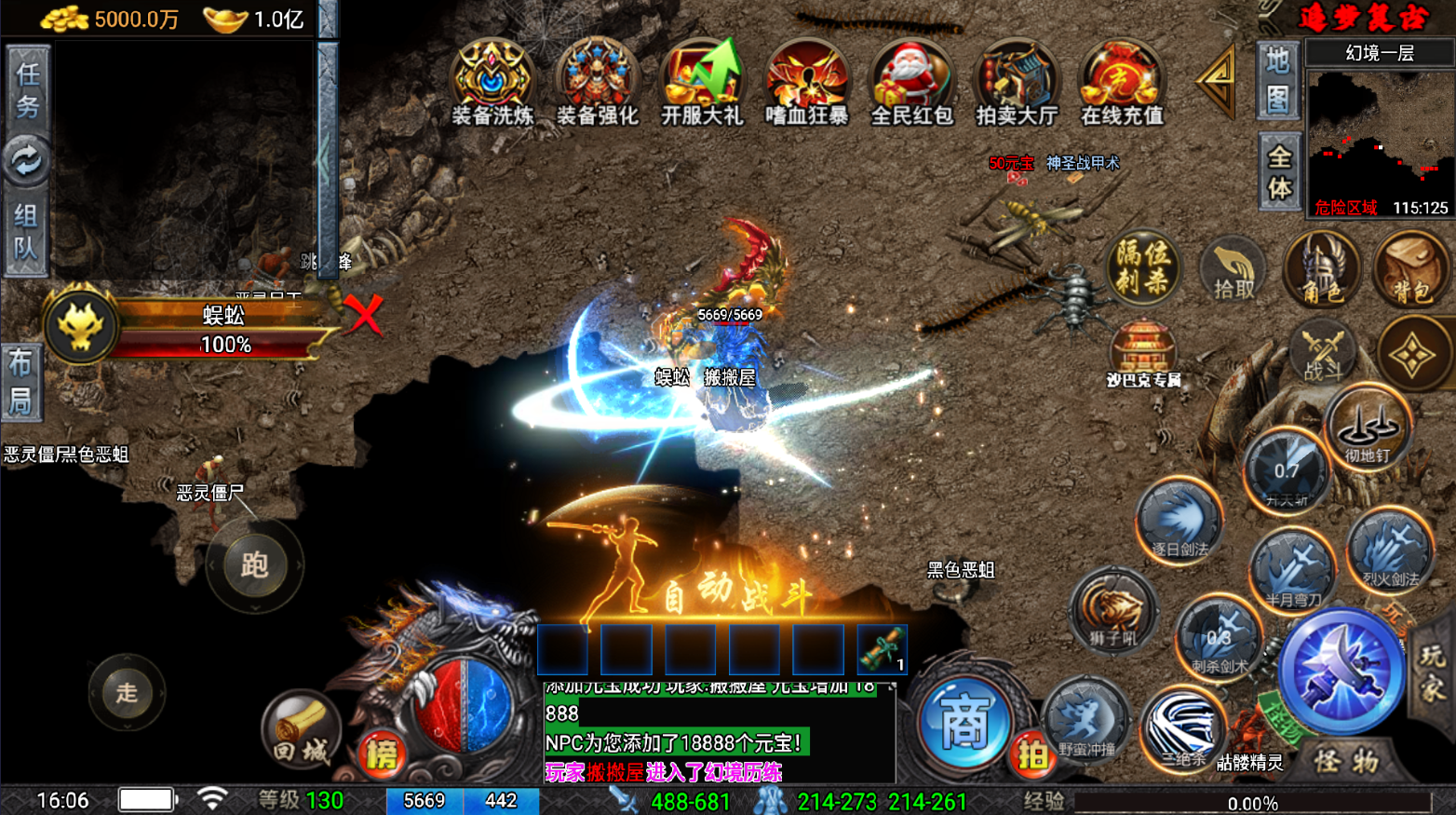Switch to the 任务 quest tab
The width and height of the screenshot is (1456, 815).
point(27,90)
